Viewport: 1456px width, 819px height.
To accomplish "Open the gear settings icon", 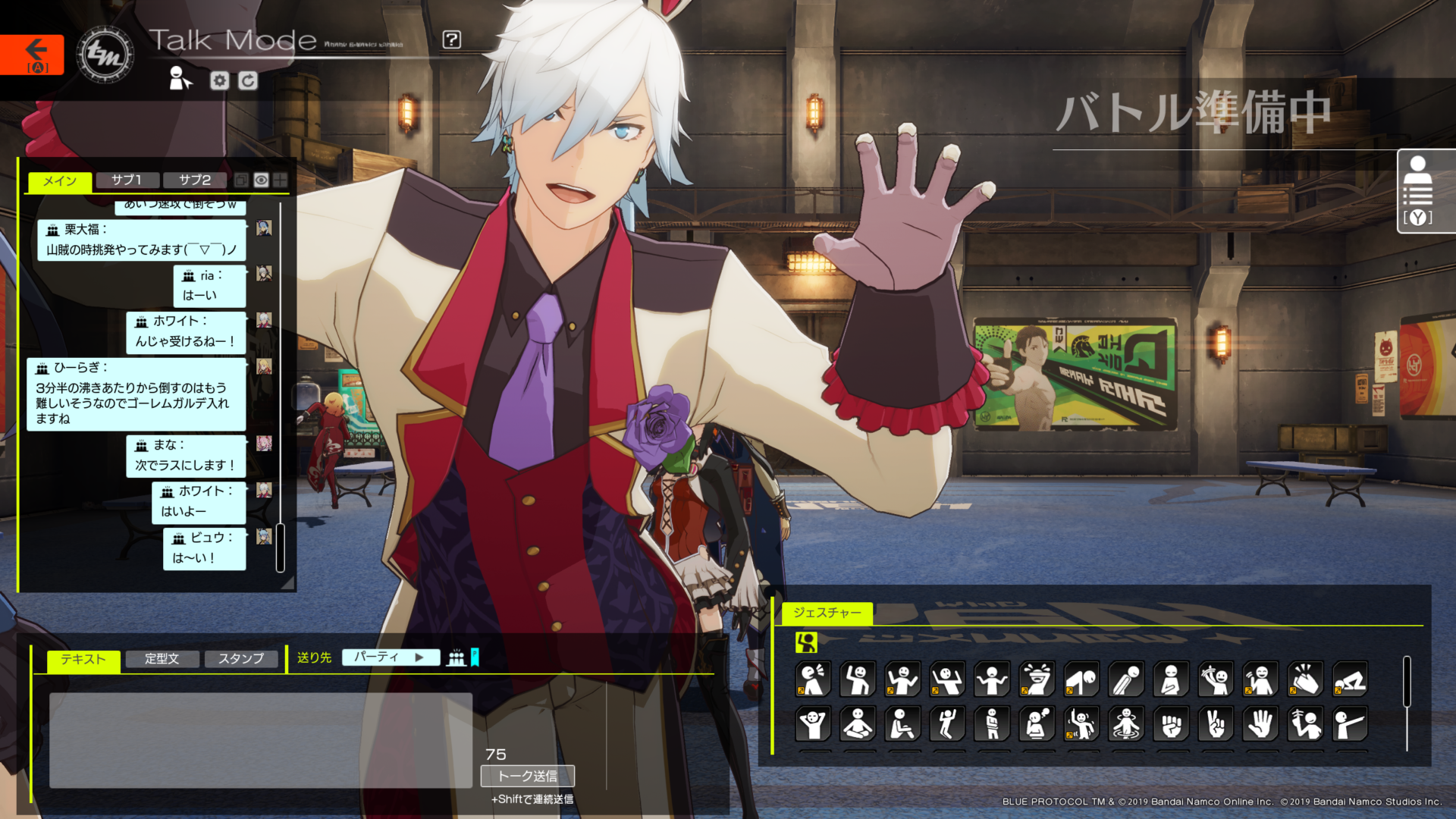I will click(219, 80).
